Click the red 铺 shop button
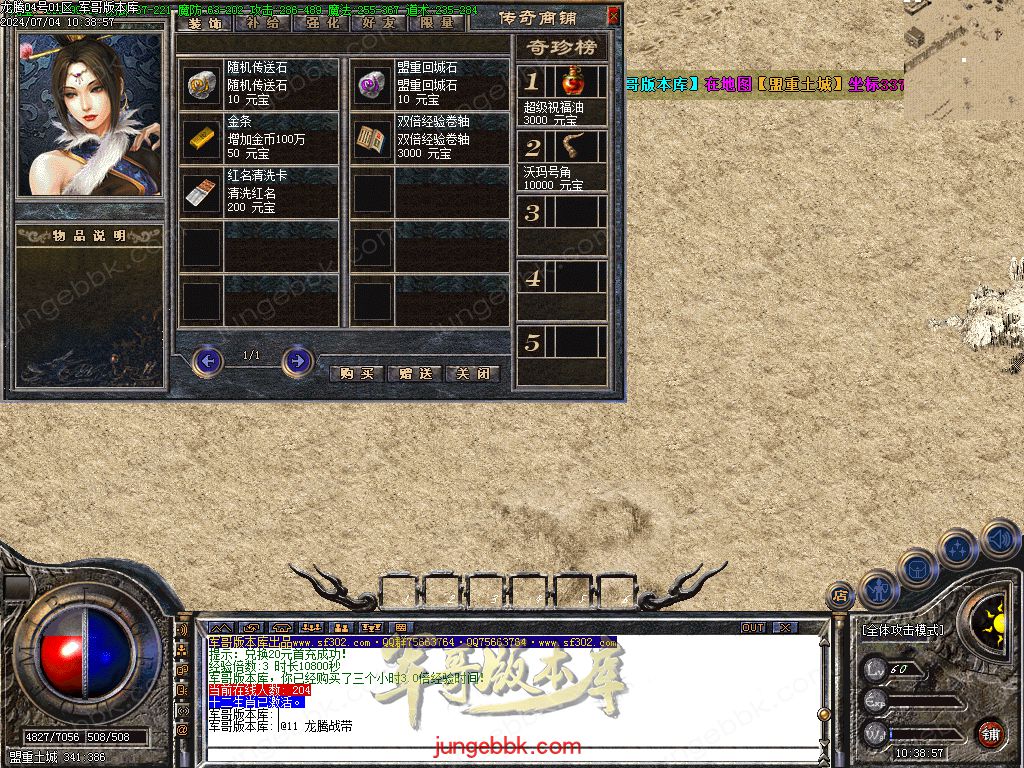Viewport: 1024px width, 768px height. (x=990, y=733)
